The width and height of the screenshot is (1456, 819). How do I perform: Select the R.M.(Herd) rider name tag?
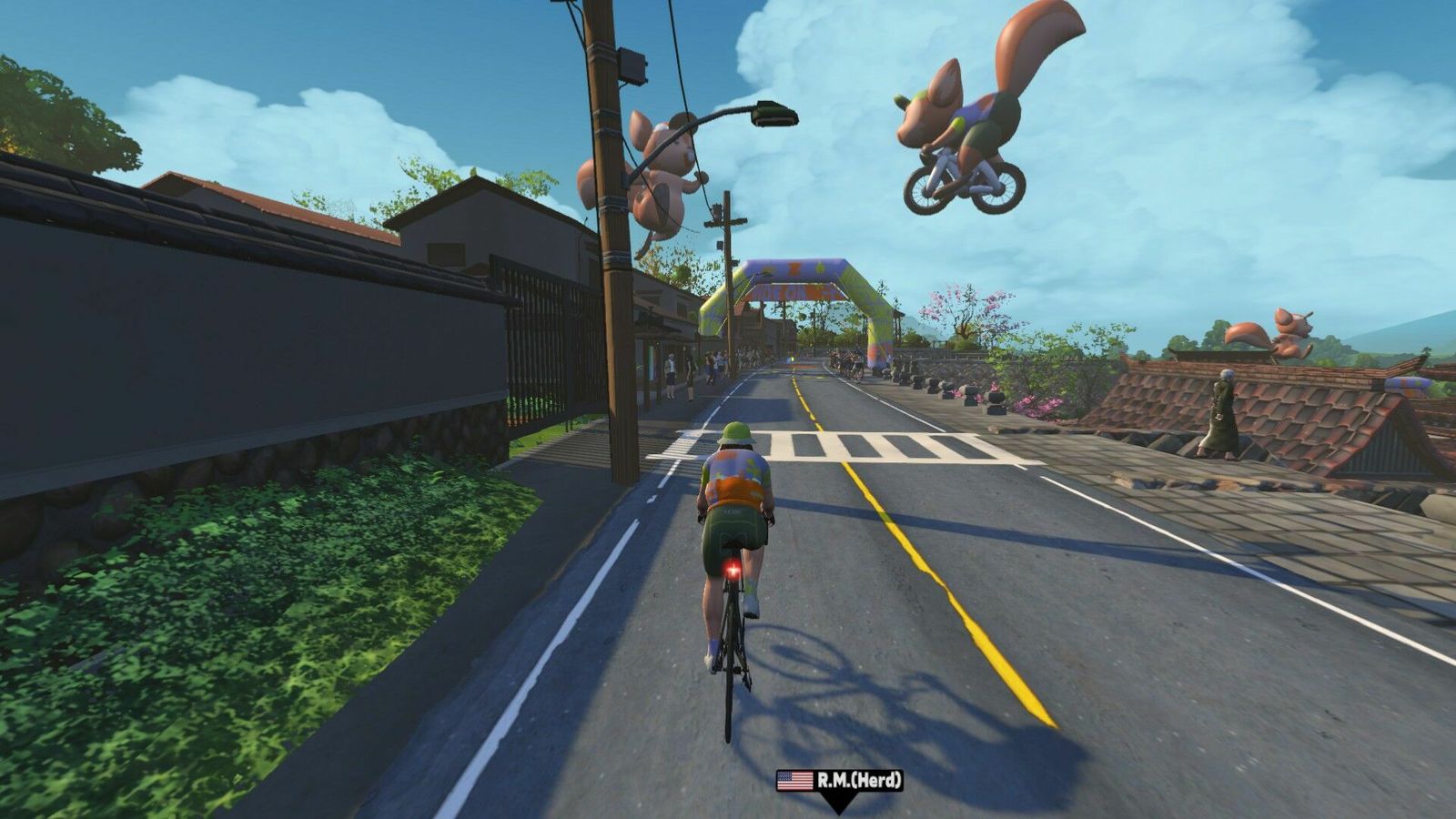click(x=839, y=780)
